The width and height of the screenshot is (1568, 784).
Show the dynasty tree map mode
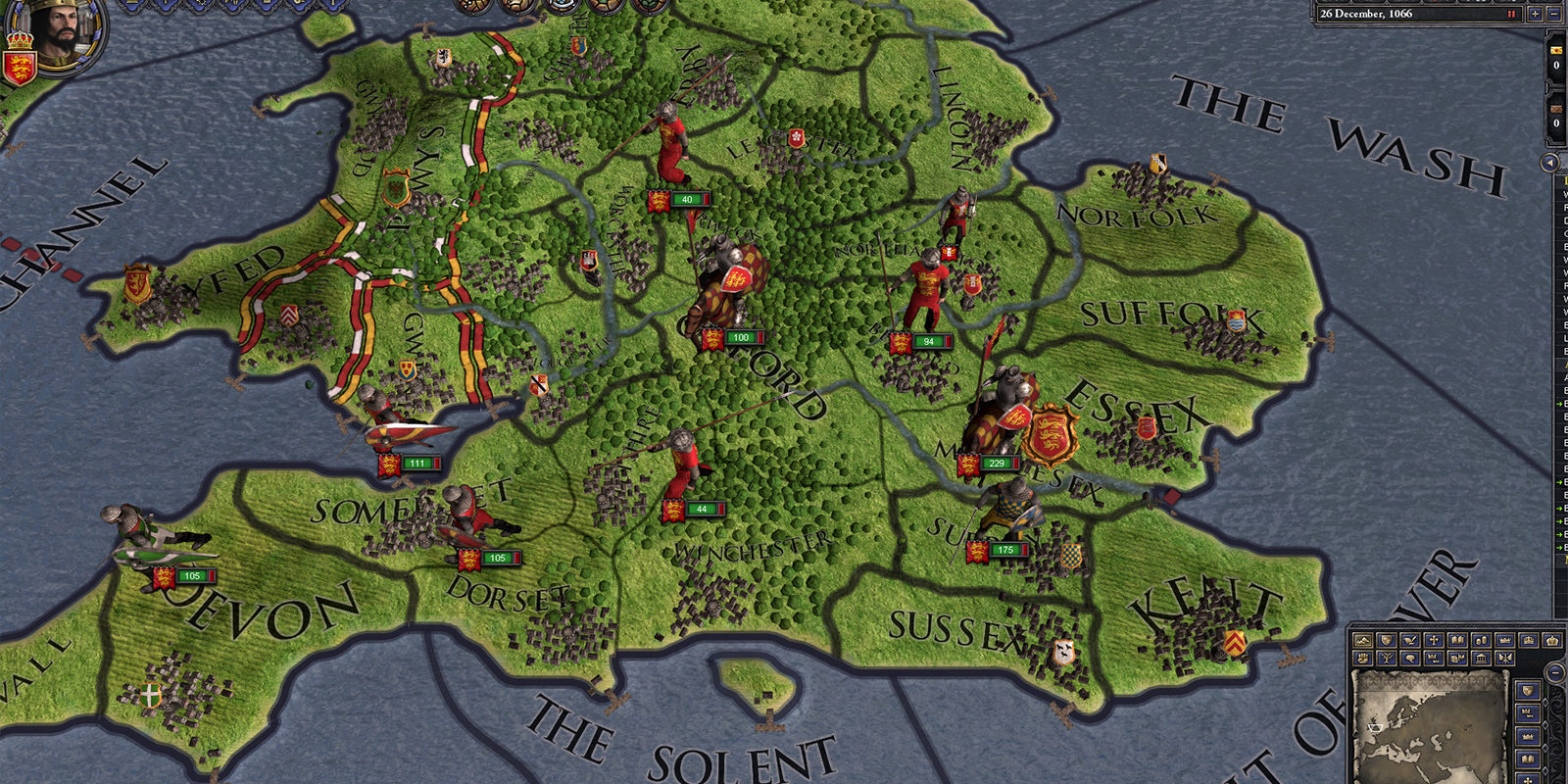click(x=1387, y=659)
